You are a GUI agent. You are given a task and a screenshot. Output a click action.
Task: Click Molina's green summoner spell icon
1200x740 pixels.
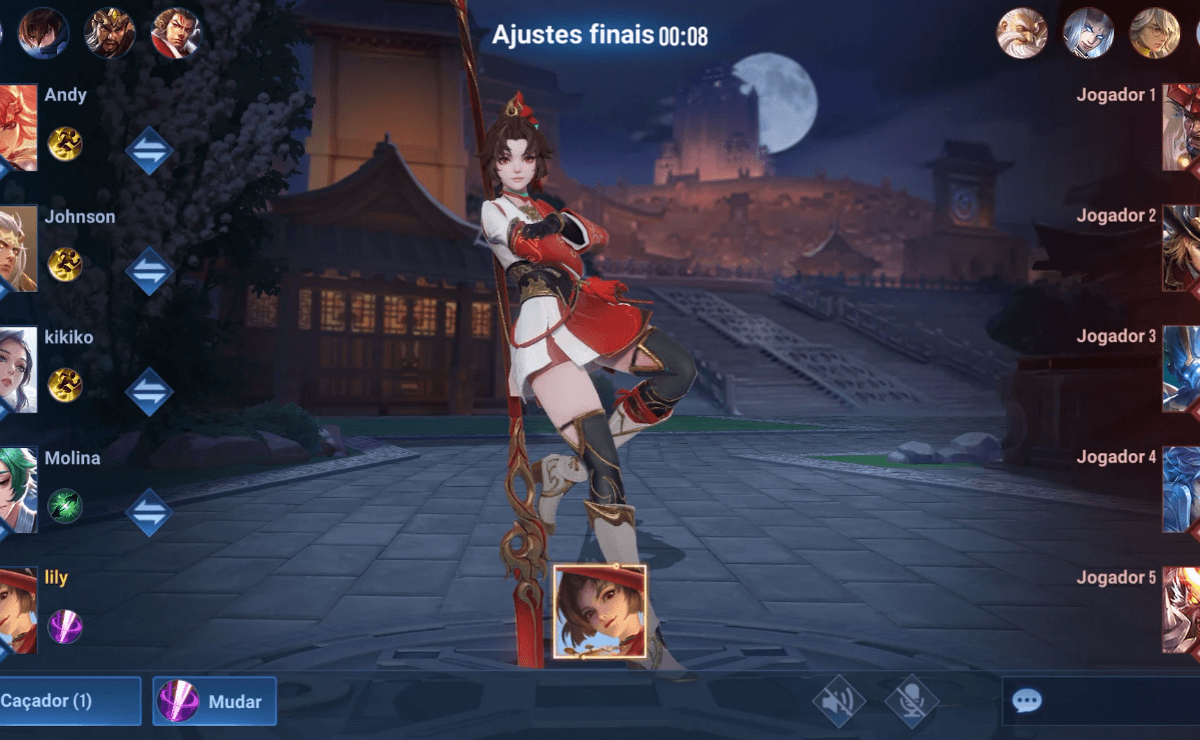point(65,506)
